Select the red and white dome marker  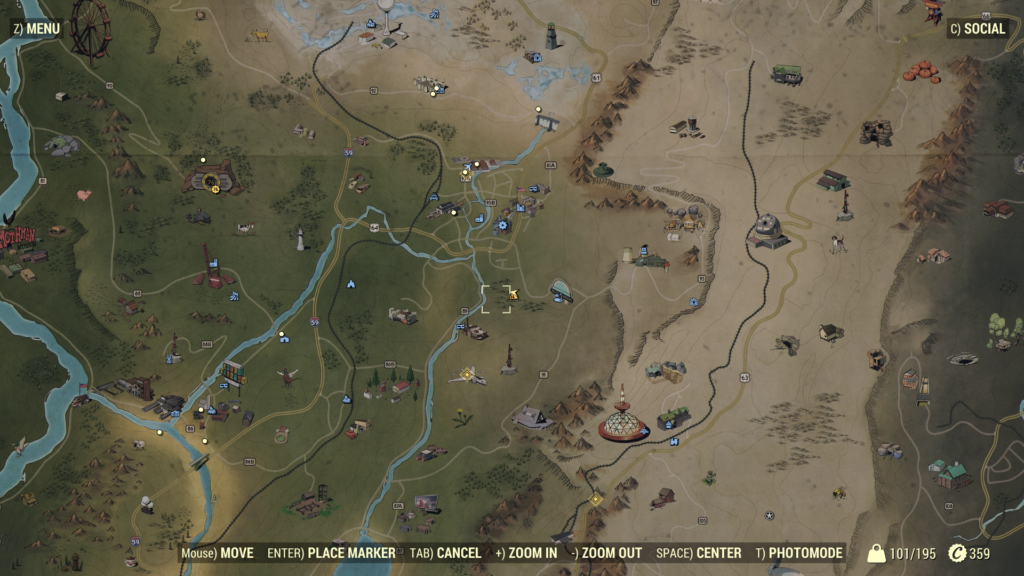tap(623, 420)
